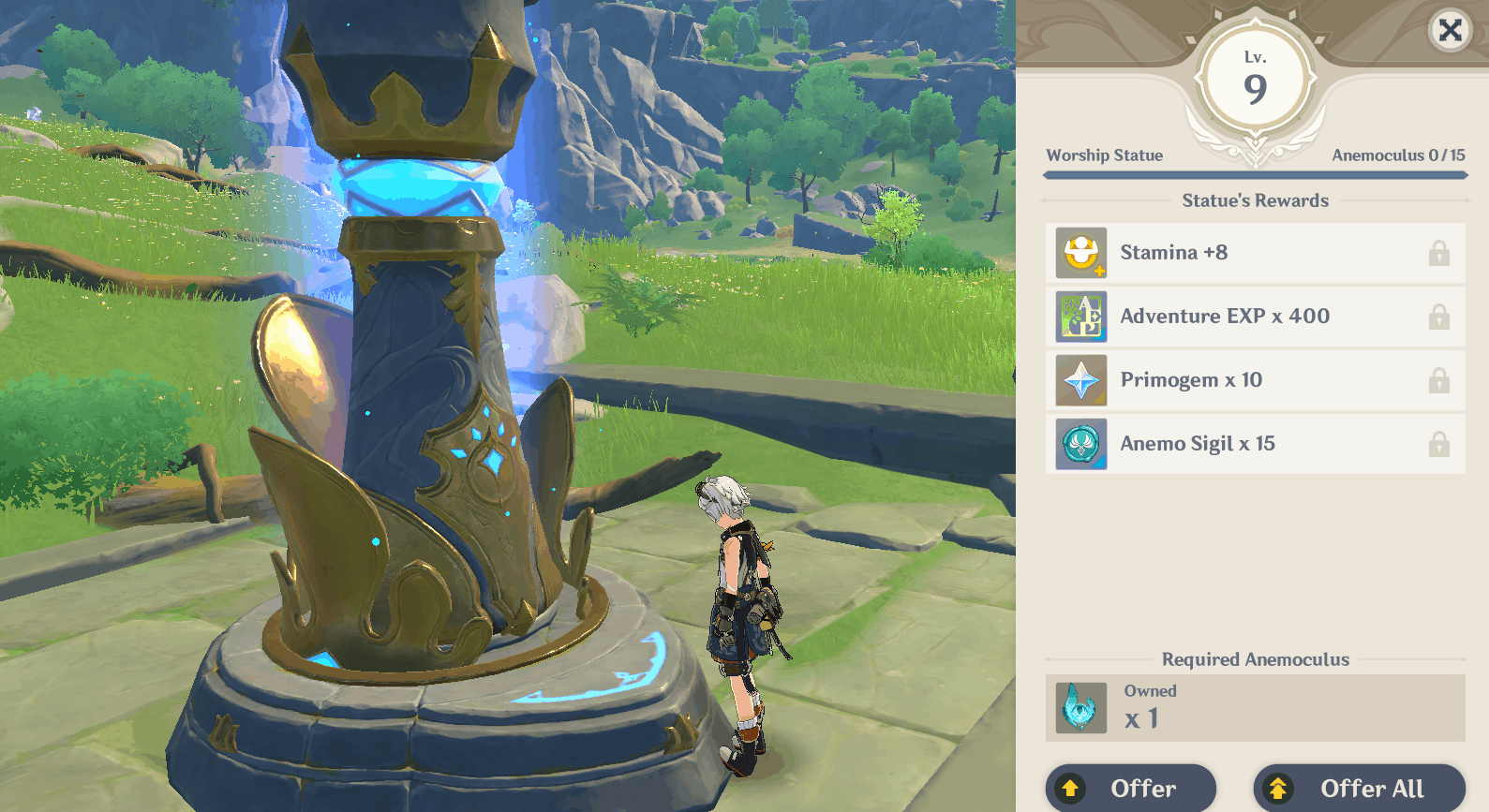Inspect the Anemo Sigil x 15 reward
The height and width of the screenshot is (812, 1489).
pyautogui.click(x=1255, y=444)
